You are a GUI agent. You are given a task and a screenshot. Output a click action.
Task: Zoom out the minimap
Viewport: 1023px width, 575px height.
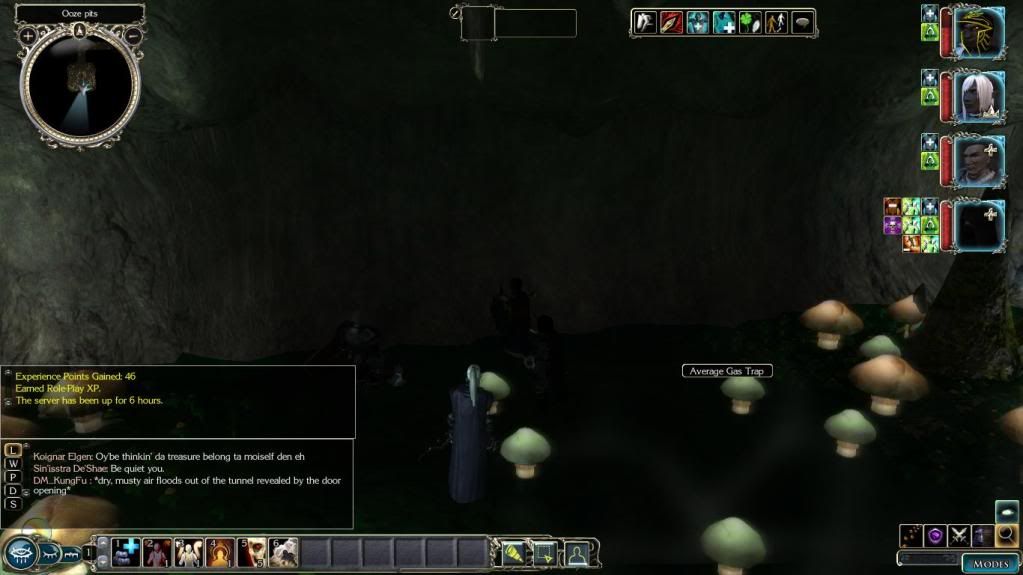pos(134,35)
